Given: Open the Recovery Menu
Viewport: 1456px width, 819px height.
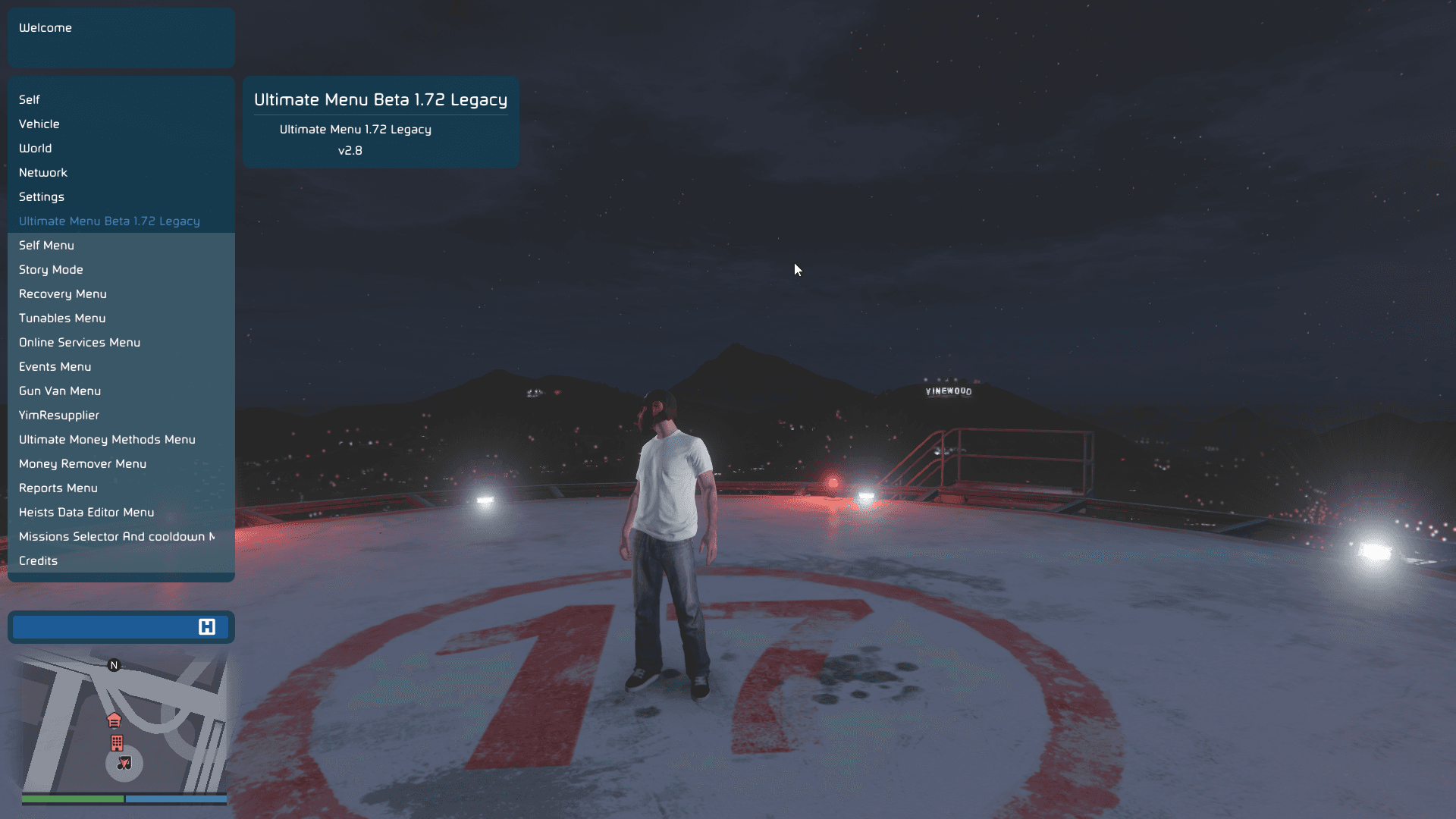Looking at the screenshot, I should click(63, 293).
